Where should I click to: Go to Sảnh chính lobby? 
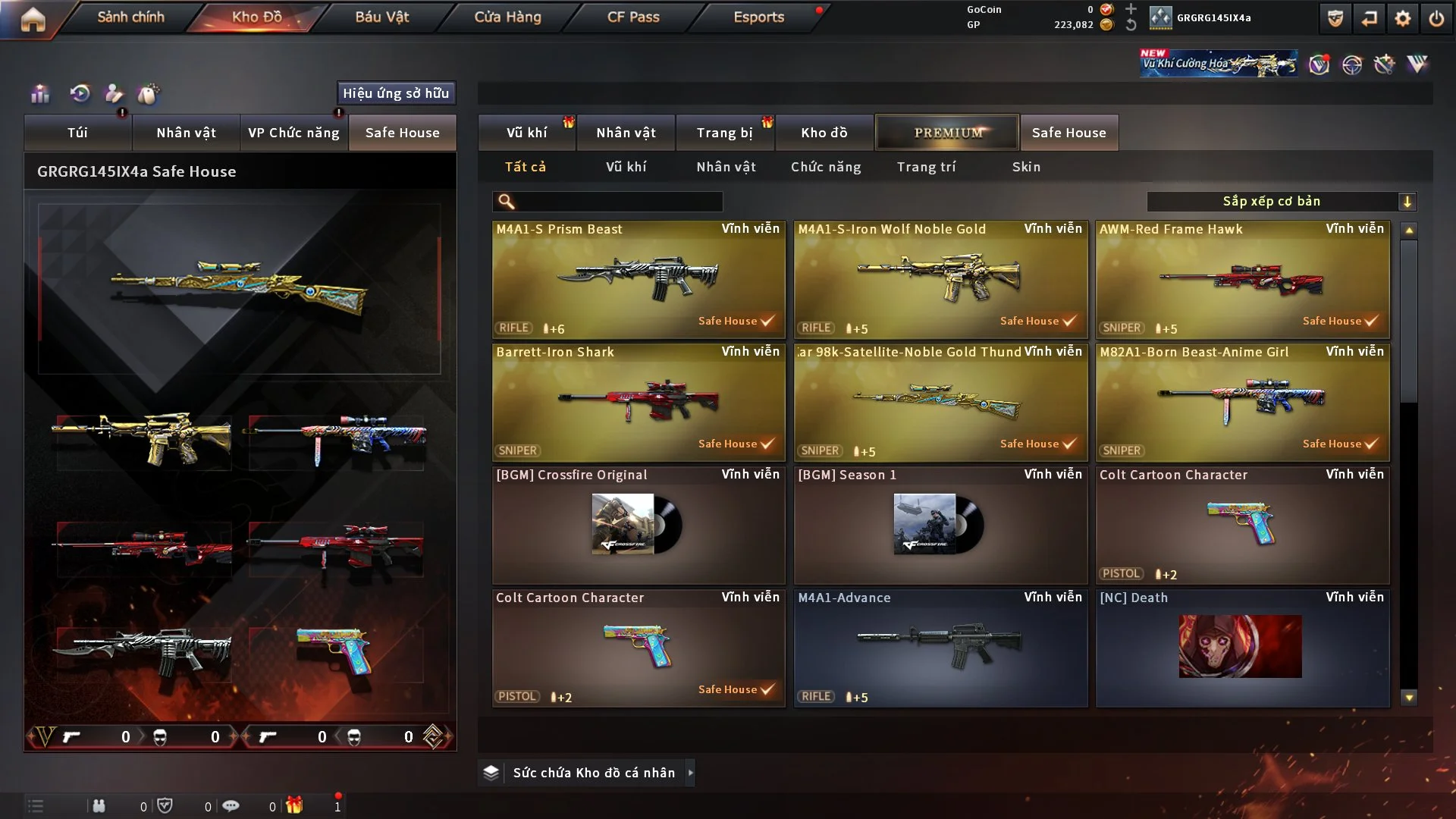point(130,17)
